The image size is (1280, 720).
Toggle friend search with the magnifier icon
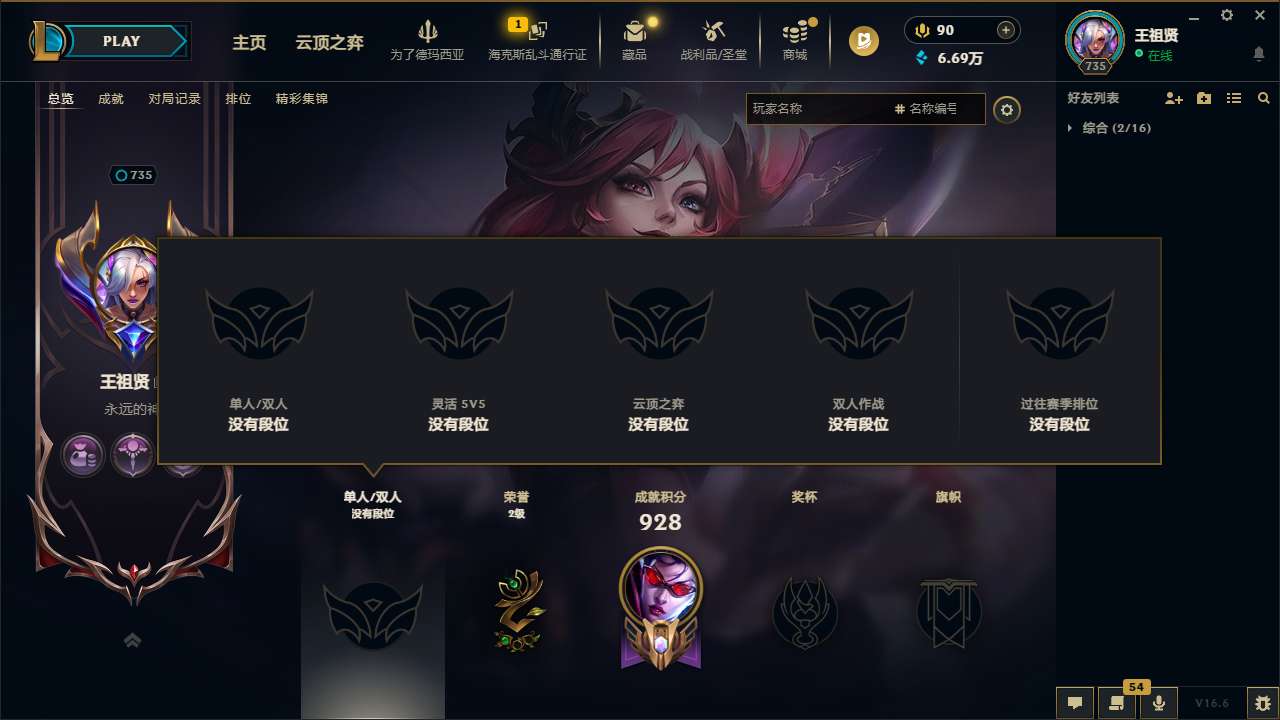[1264, 98]
